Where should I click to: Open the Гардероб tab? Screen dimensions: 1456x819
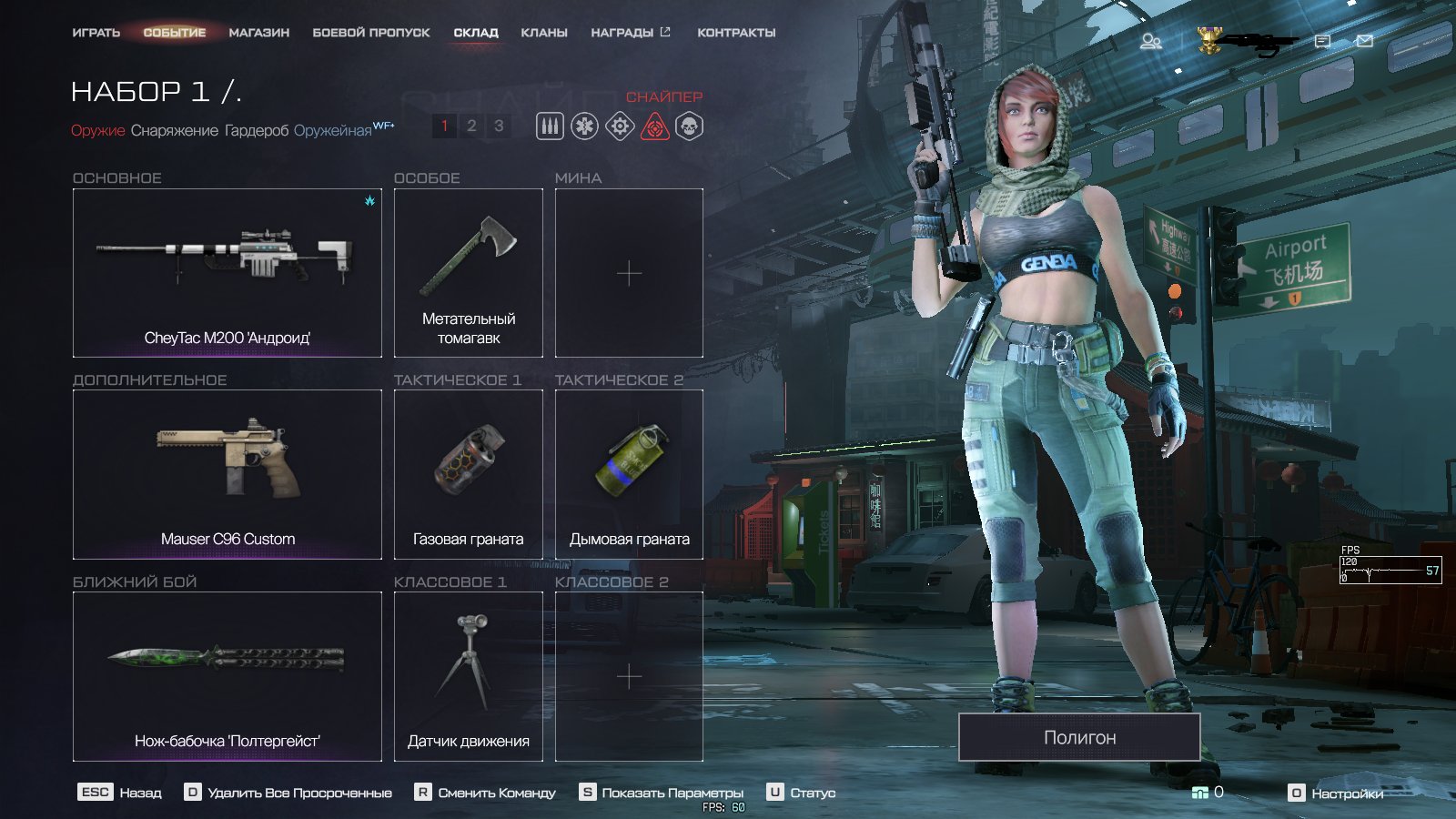tap(257, 131)
